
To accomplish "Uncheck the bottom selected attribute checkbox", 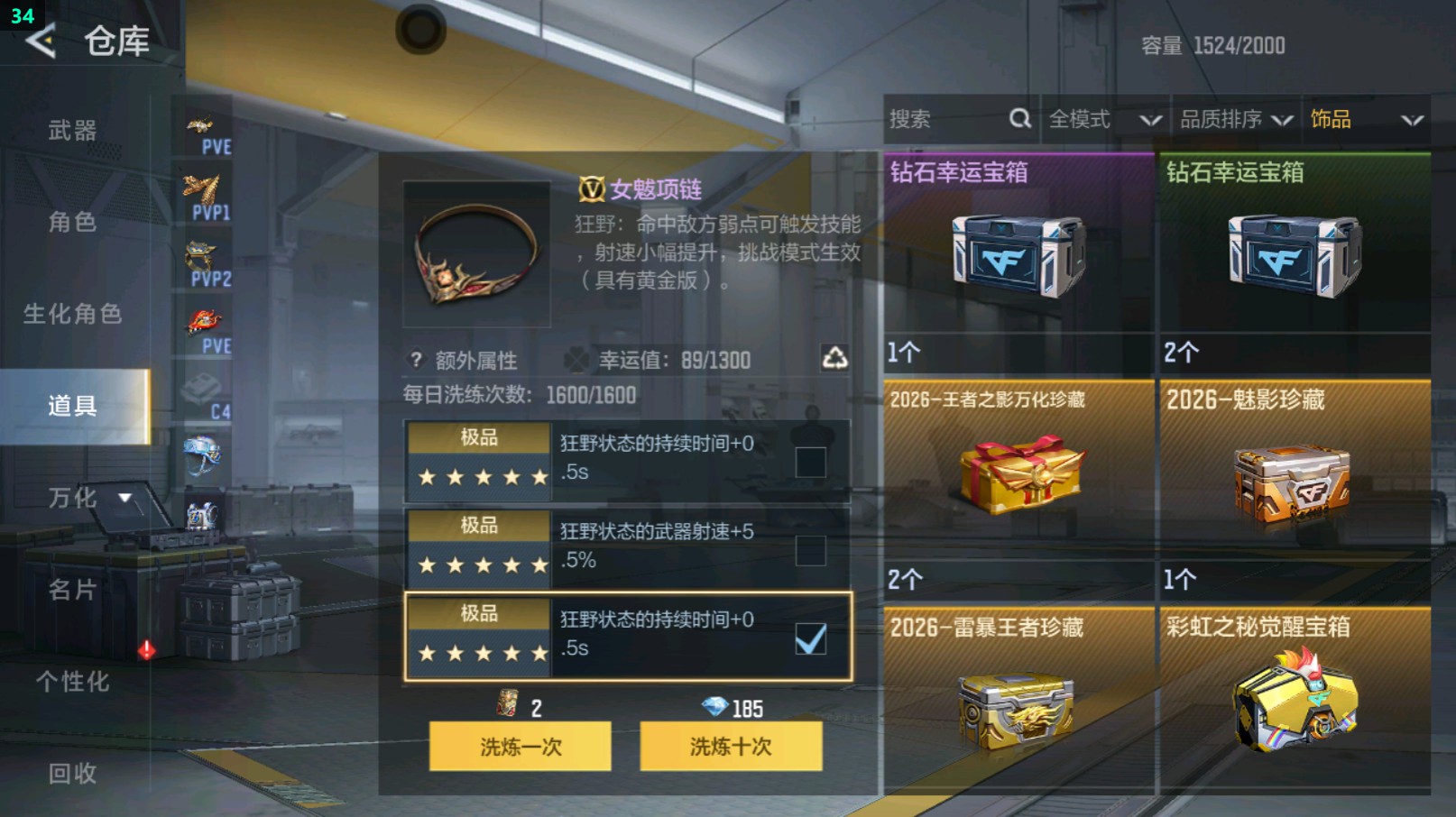I will [813, 637].
